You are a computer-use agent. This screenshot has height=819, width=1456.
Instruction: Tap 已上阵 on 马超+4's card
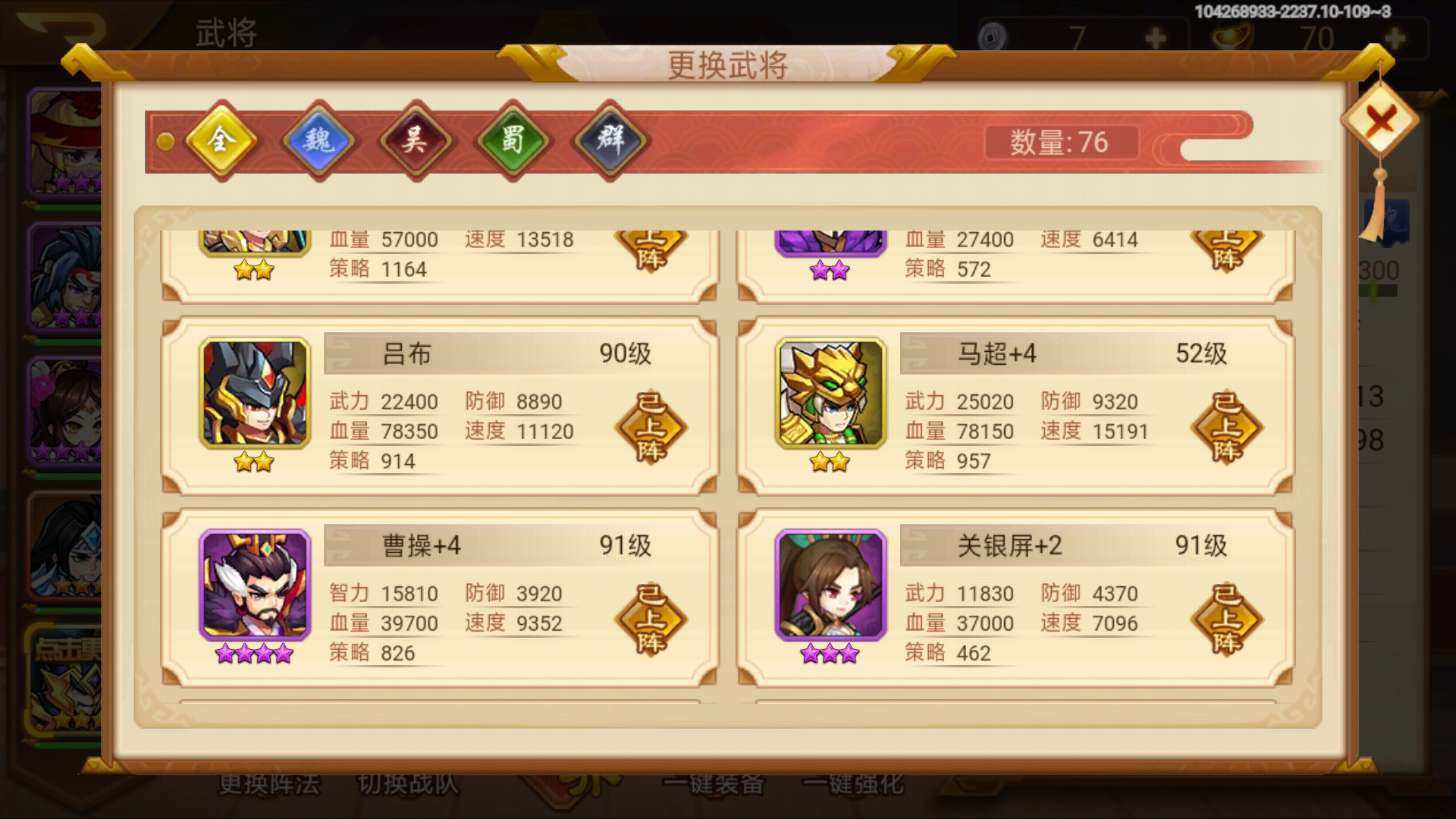(1226, 427)
